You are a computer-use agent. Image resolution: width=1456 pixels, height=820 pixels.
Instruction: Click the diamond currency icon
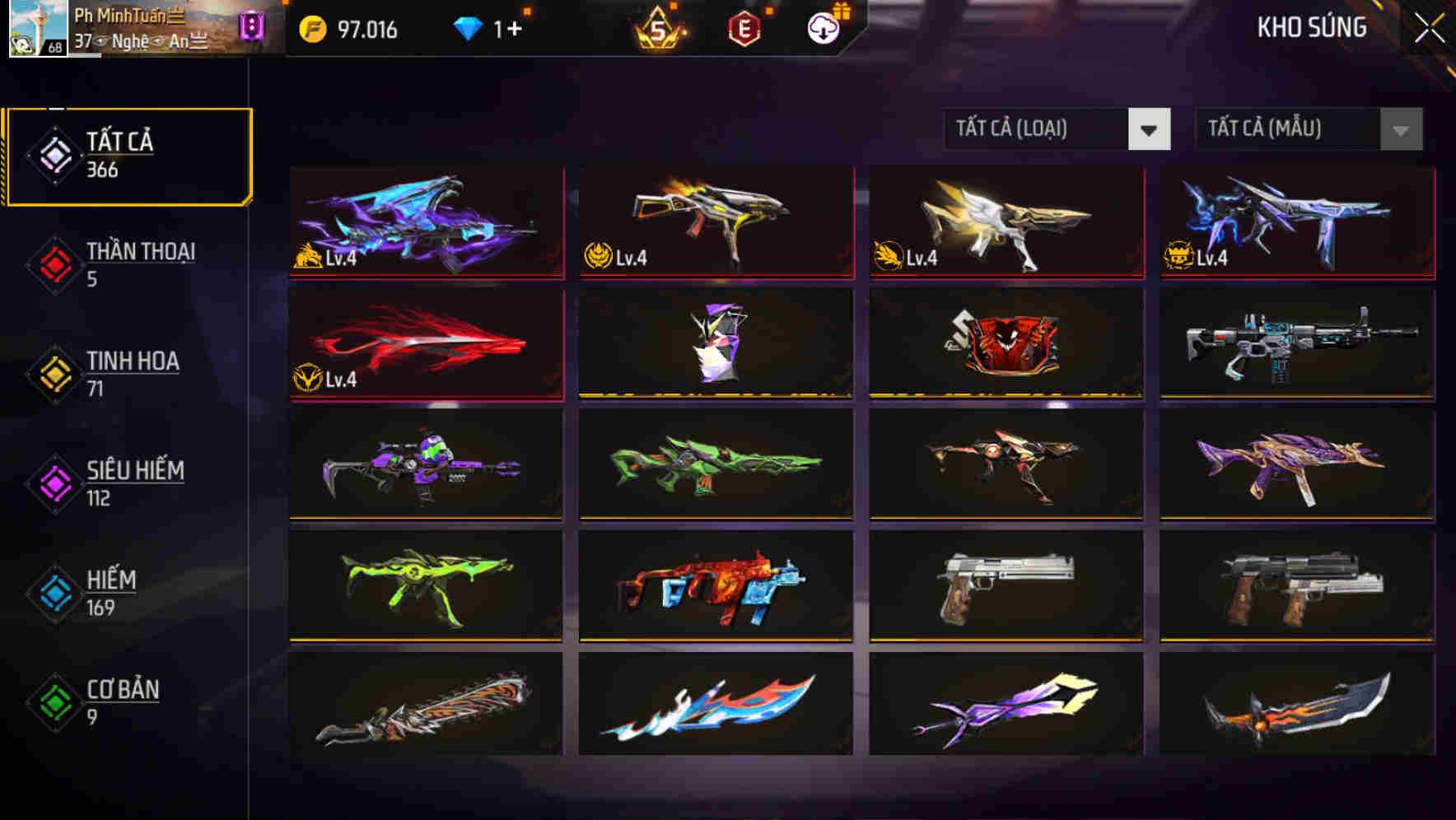pyautogui.click(x=469, y=29)
